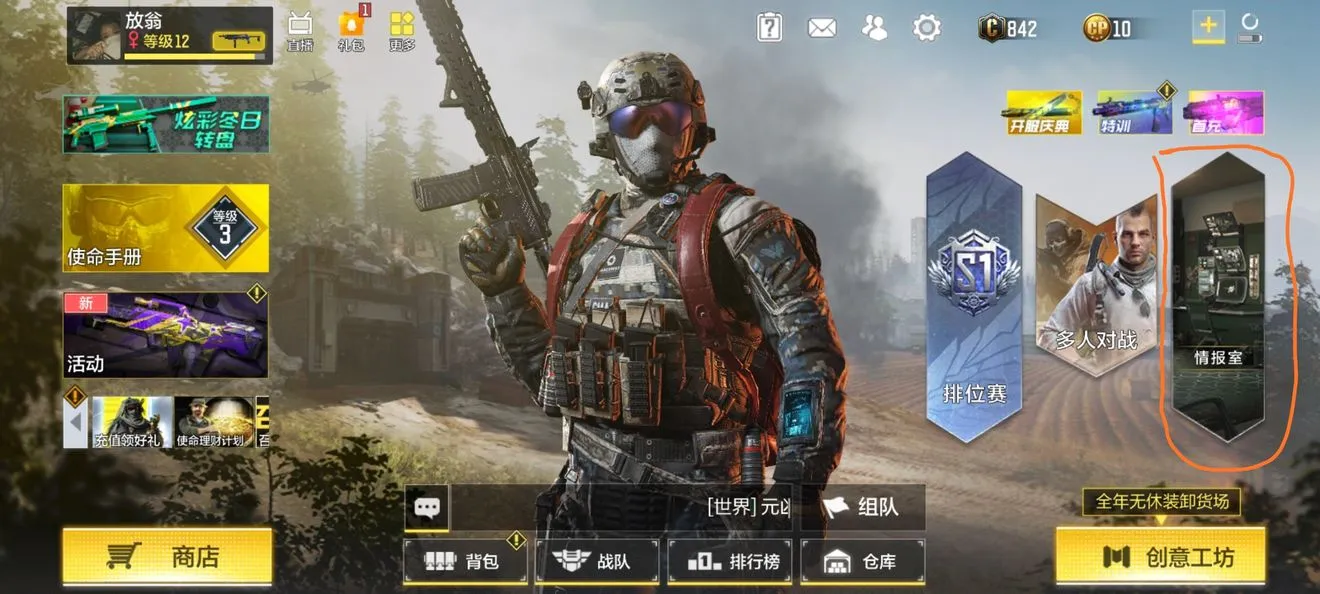
Task: Open the settings gear icon
Action: [x=927, y=28]
